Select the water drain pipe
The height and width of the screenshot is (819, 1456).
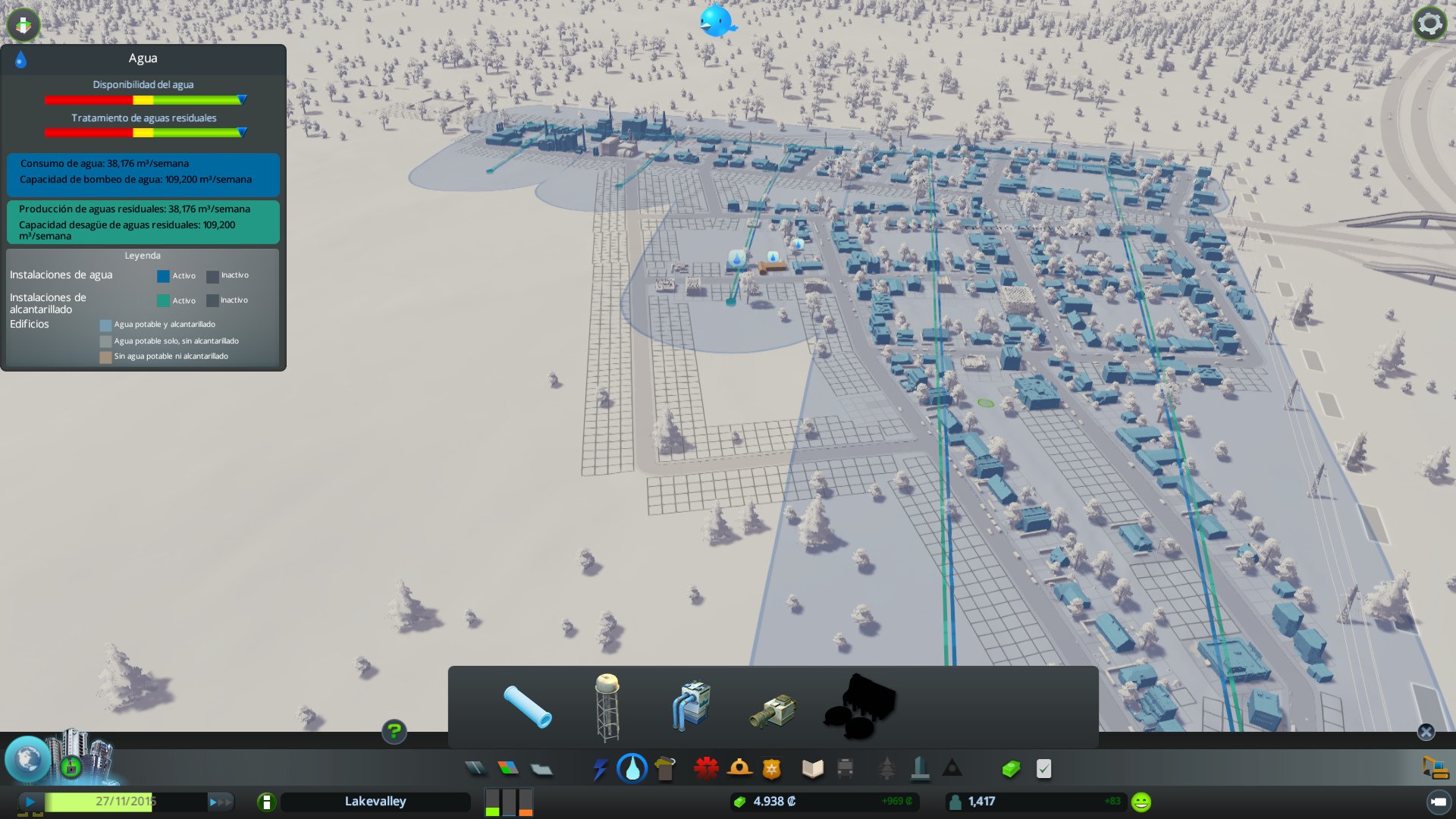(772, 709)
